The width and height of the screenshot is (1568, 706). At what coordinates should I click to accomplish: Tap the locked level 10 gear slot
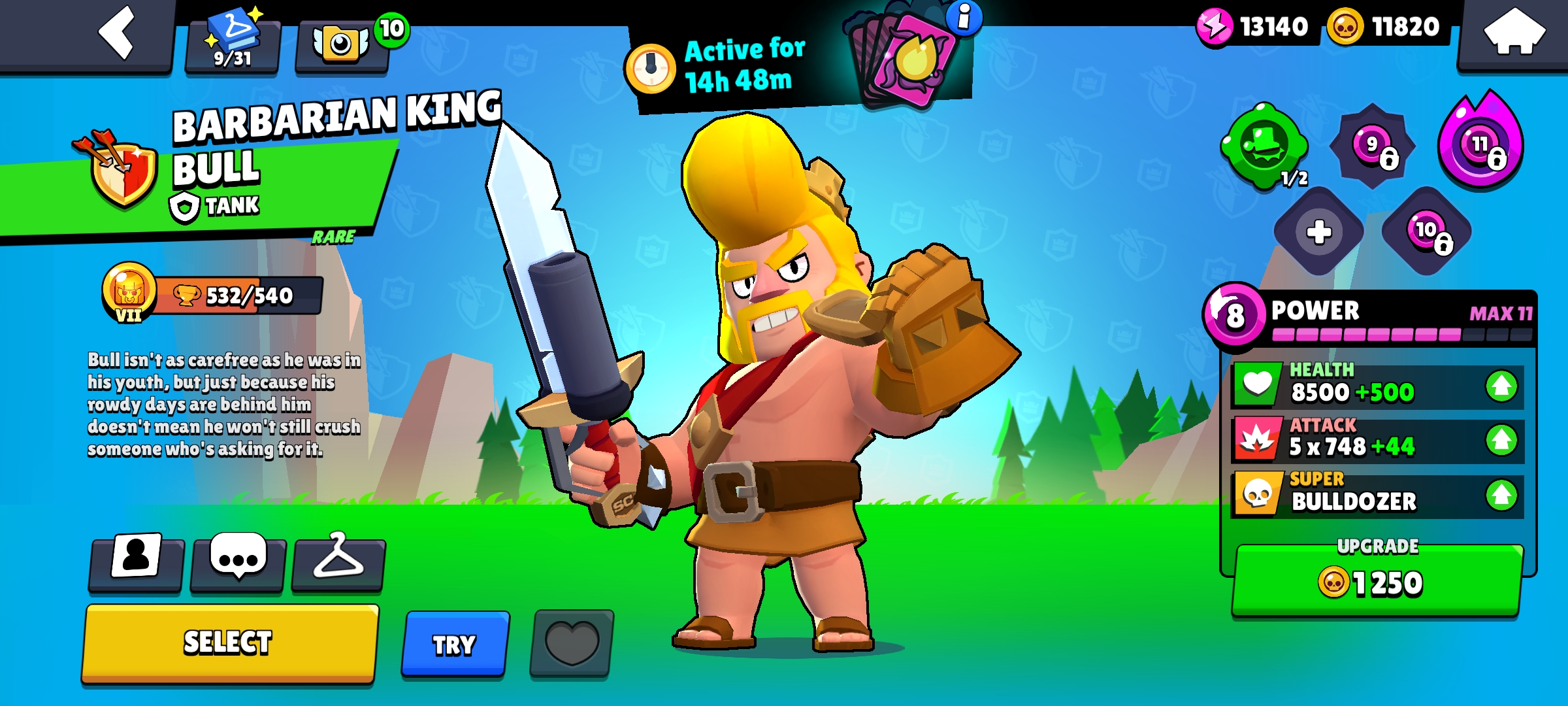click(1427, 231)
